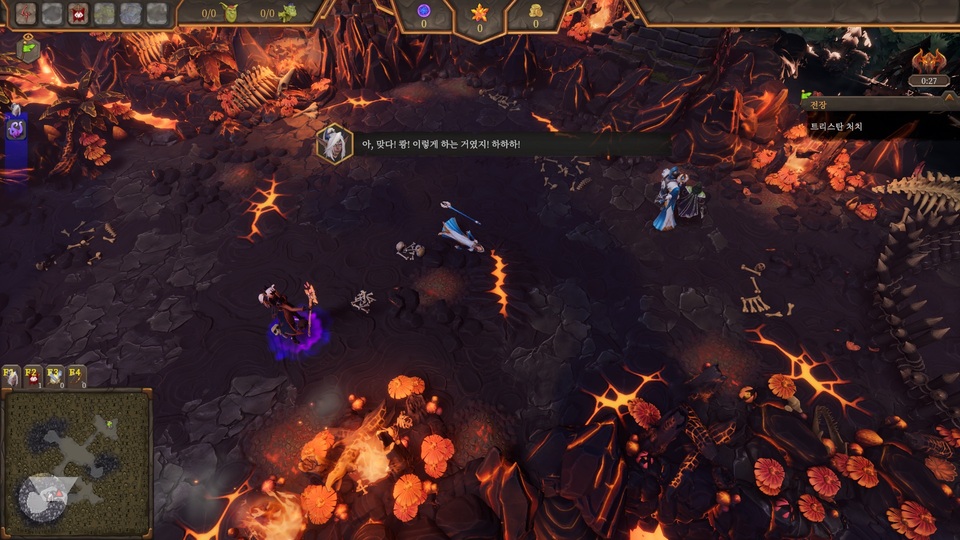Click the purple orb resource icon
960x540 pixels.
(x=423, y=11)
